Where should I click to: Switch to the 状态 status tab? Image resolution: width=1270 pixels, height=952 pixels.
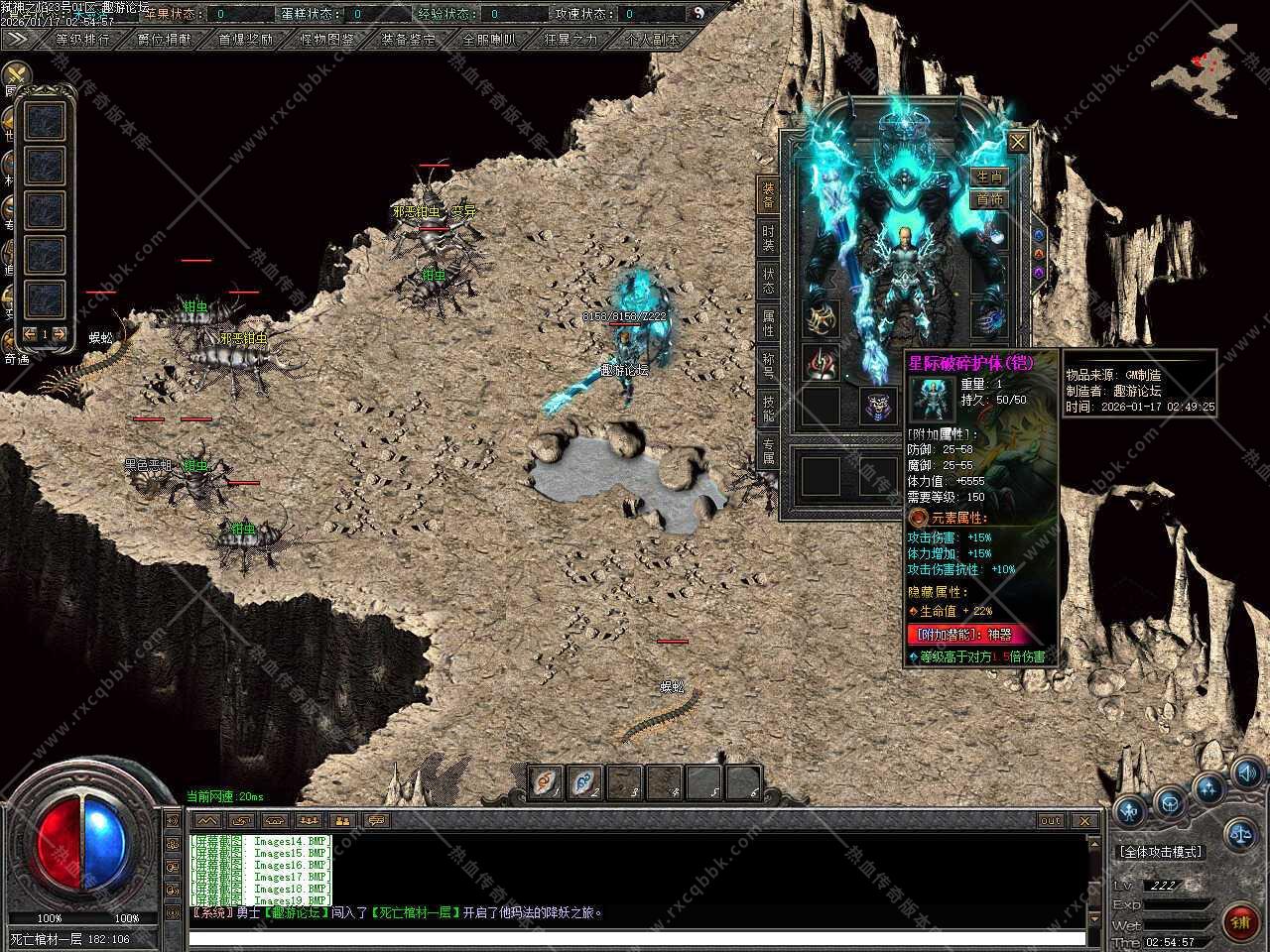(768, 281)
